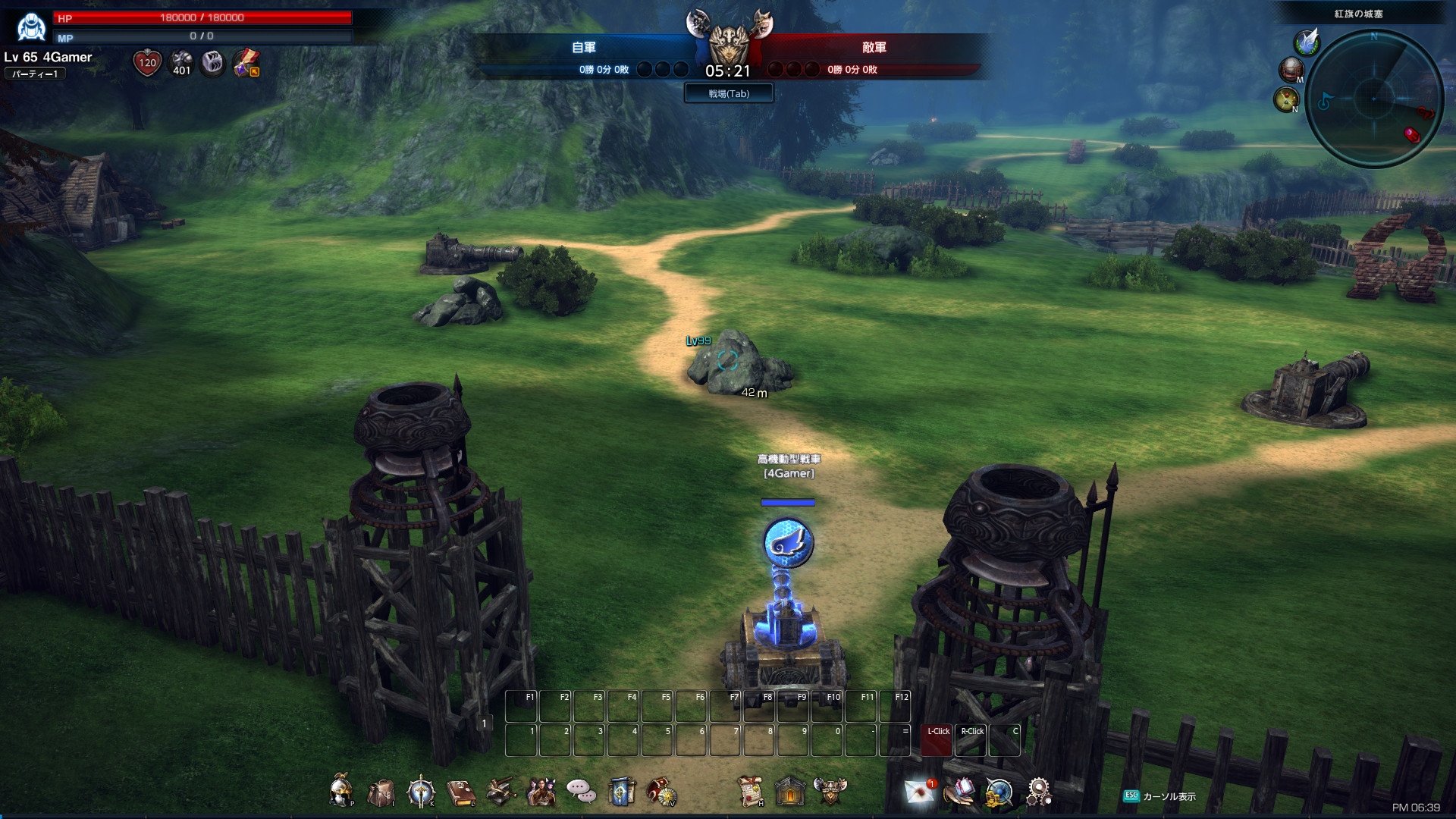
Task: Open the house with glowing doorway icon
Action: [x=790, y=792]
